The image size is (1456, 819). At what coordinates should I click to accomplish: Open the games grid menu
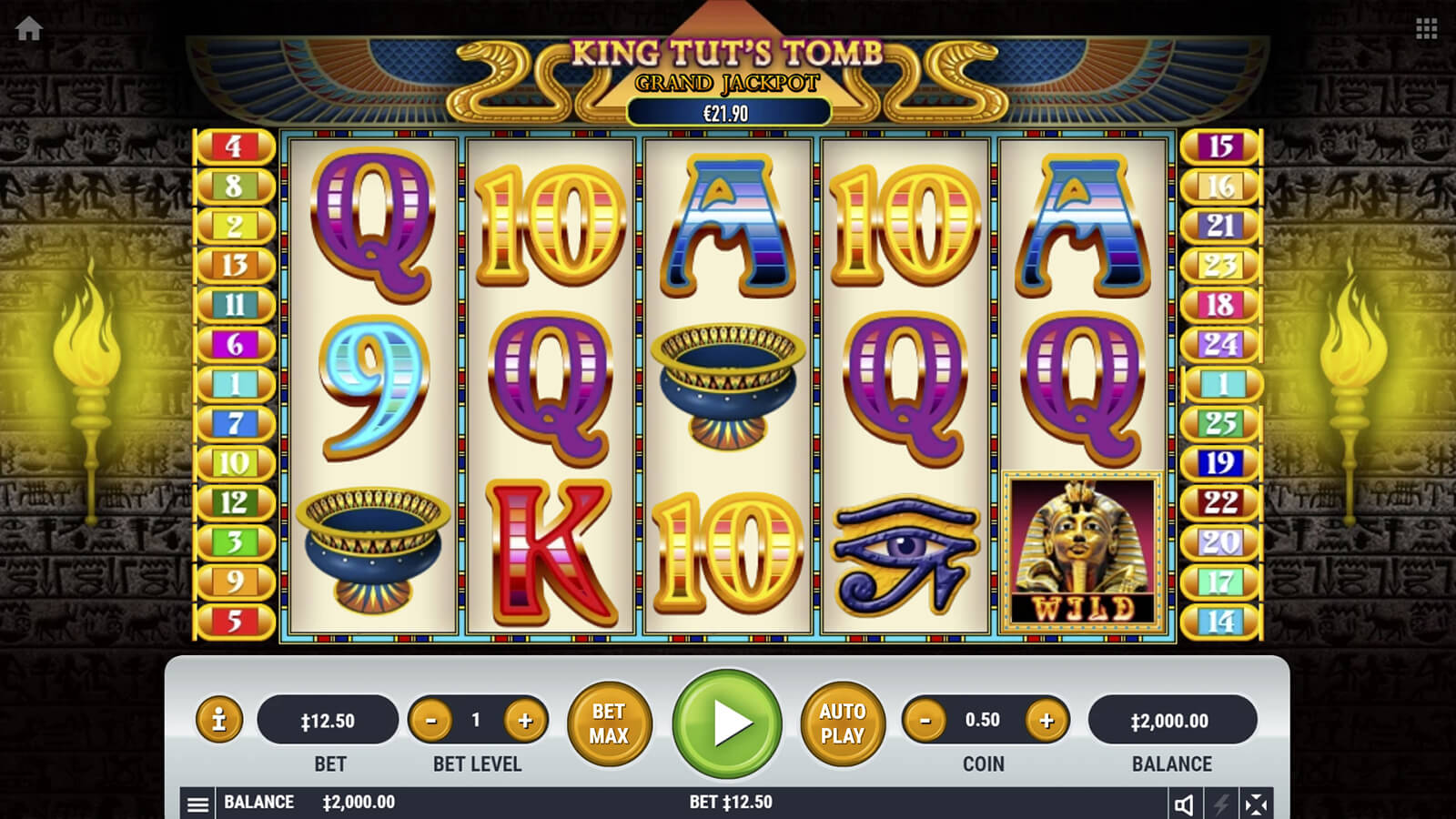(1426, 29)
